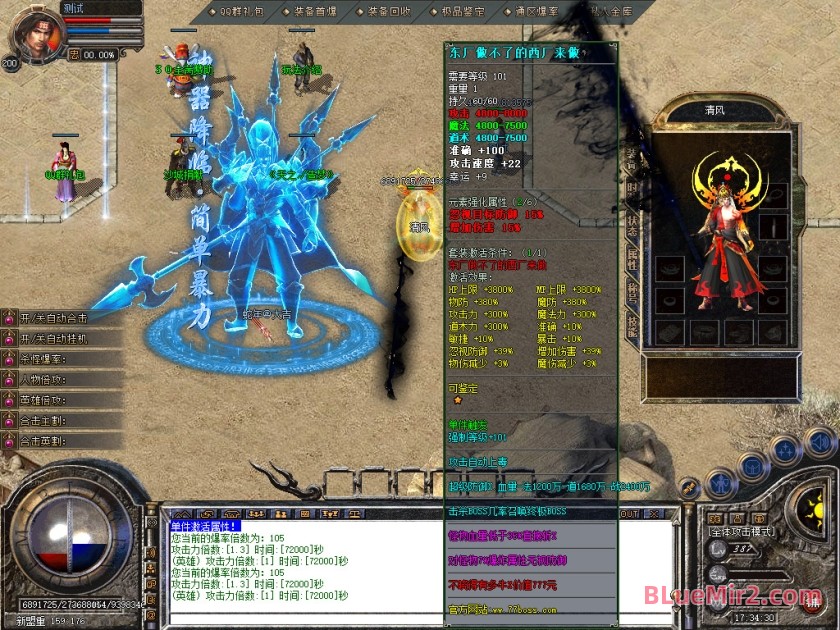Open the 称号 titles tab
This screenshot has height=630, width=840.
coord(632,290)
